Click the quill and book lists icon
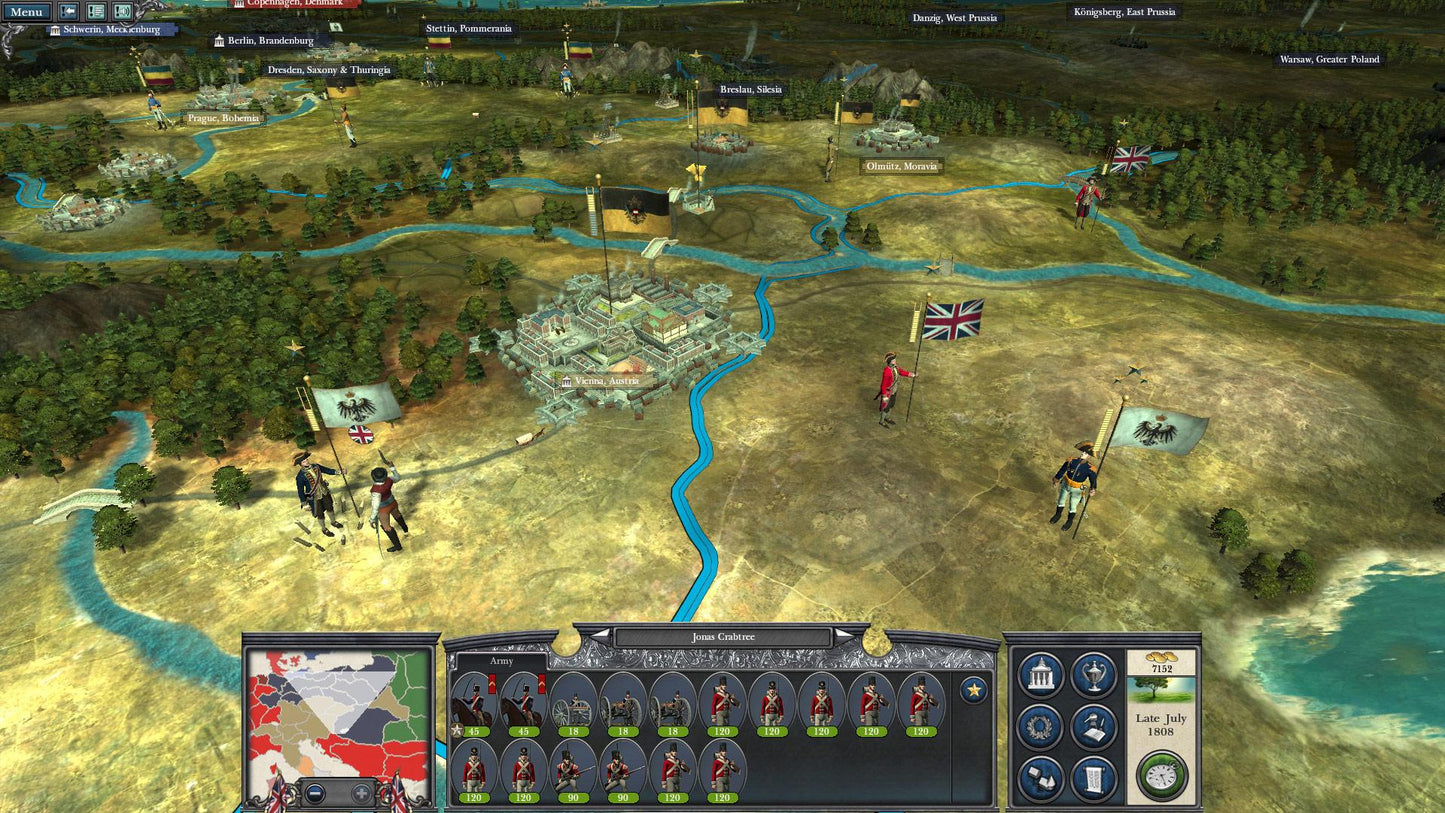The image size is (1445, 813). click(1095, 724)
